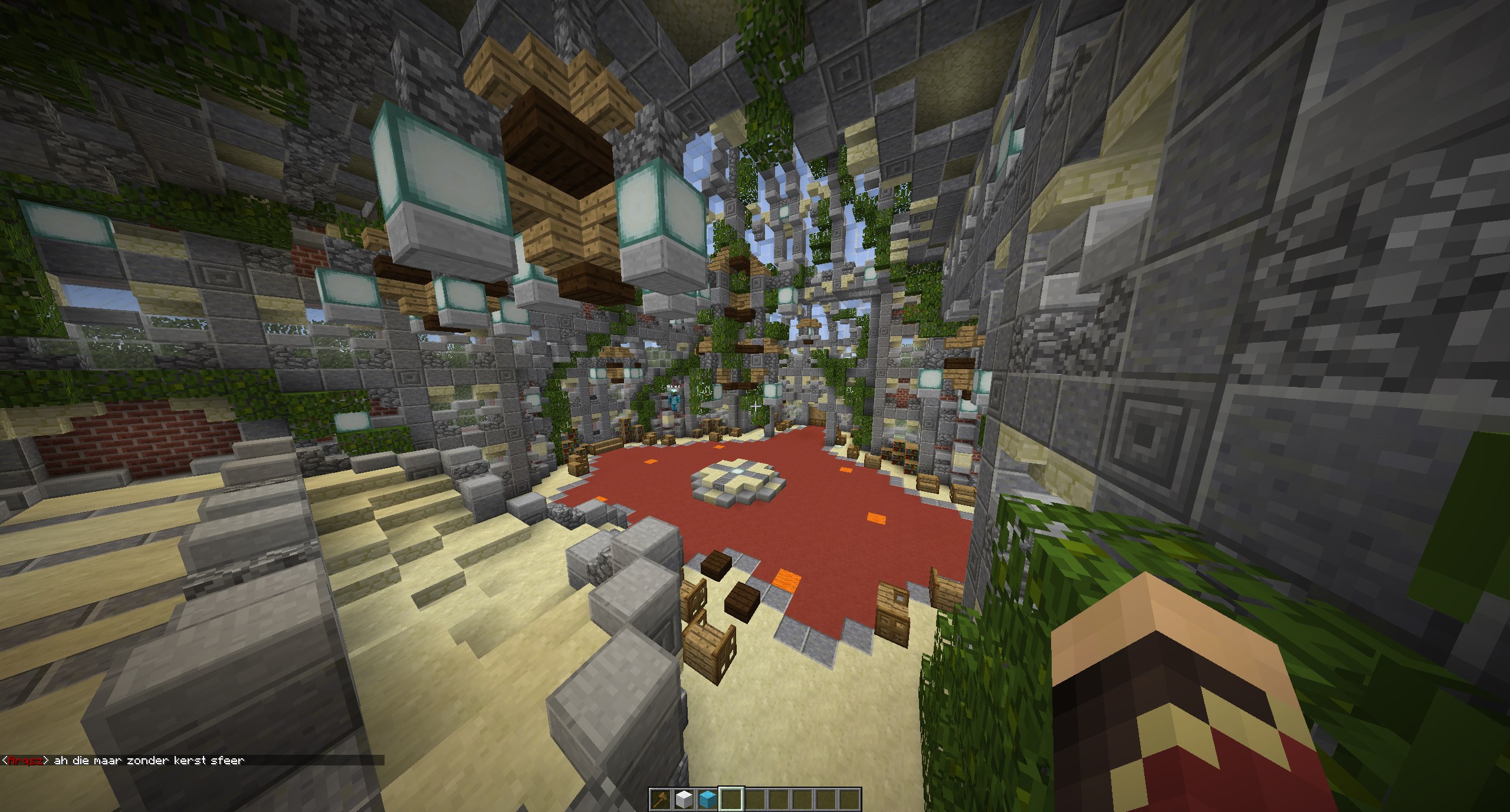Click the chat message about kerst sfeer
Screen dimensions: 1510x812
coord(149,761)
